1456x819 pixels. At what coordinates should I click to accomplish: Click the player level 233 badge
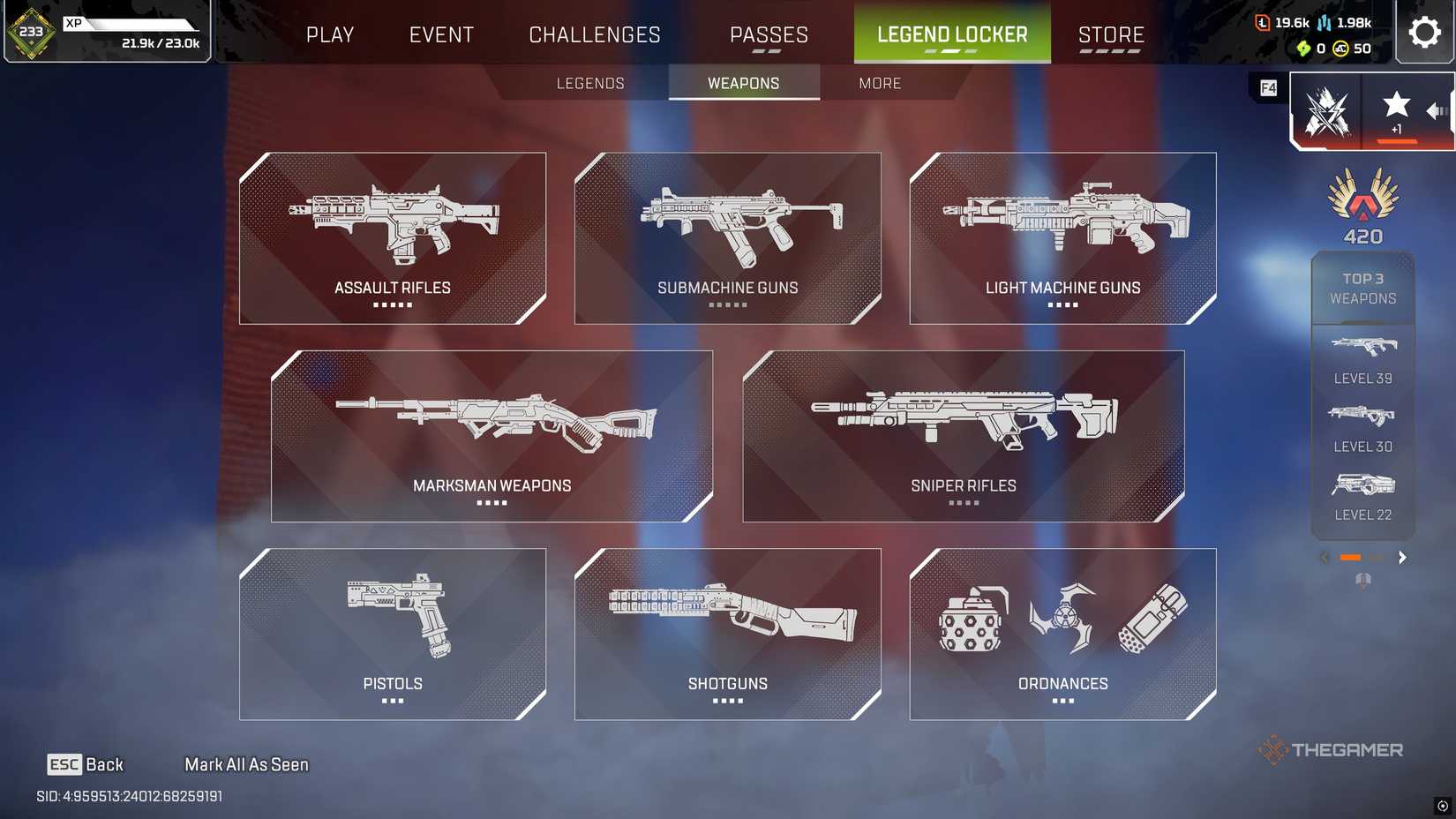[32, 32]
